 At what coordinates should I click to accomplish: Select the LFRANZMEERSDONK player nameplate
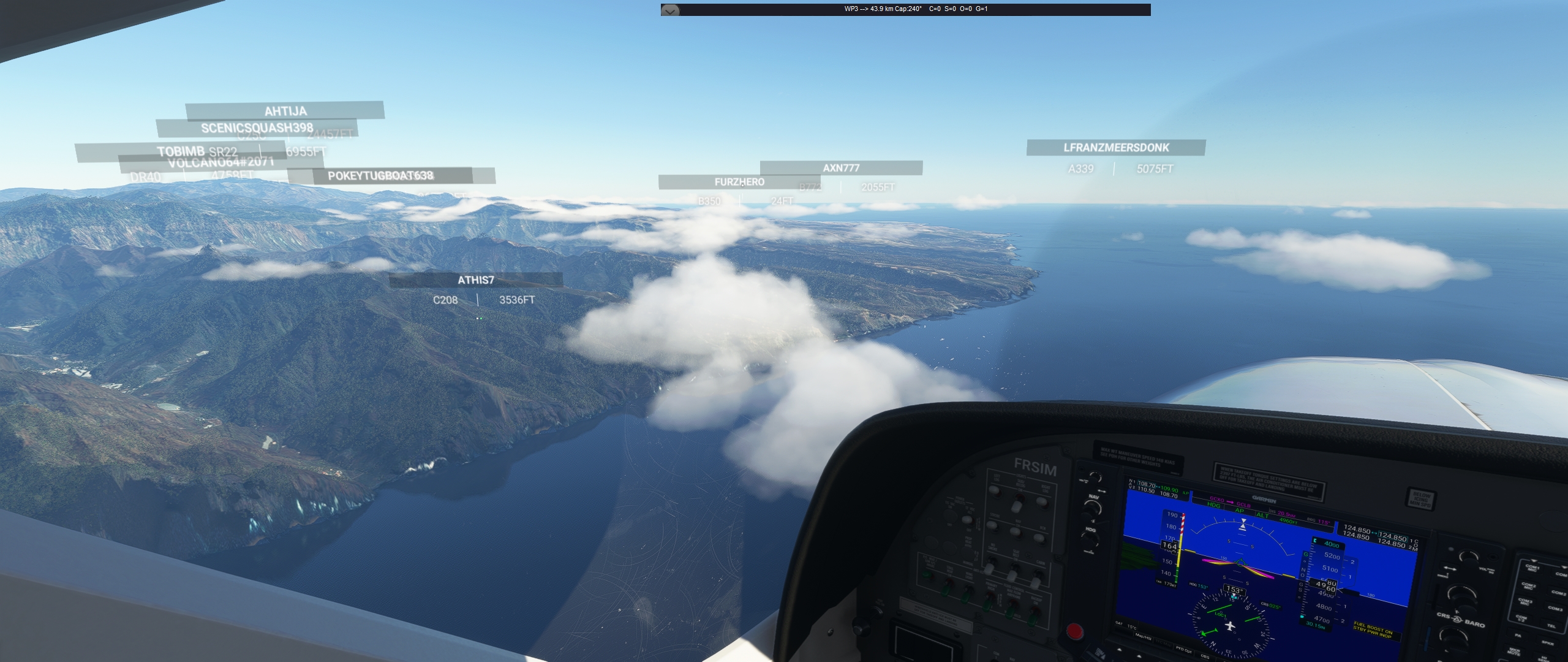(x=1116, y=148)
